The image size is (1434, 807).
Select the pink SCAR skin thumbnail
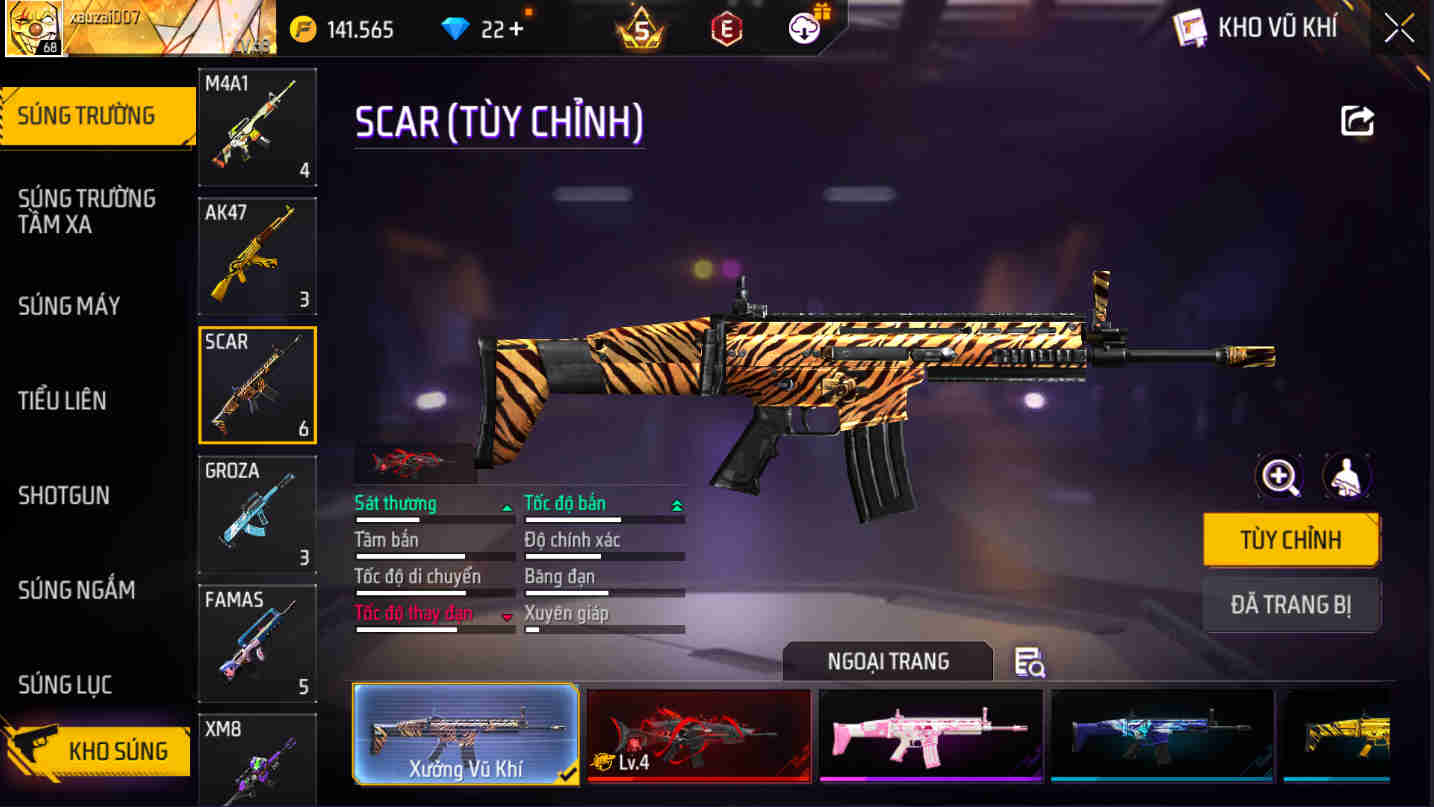pos(930,736)
